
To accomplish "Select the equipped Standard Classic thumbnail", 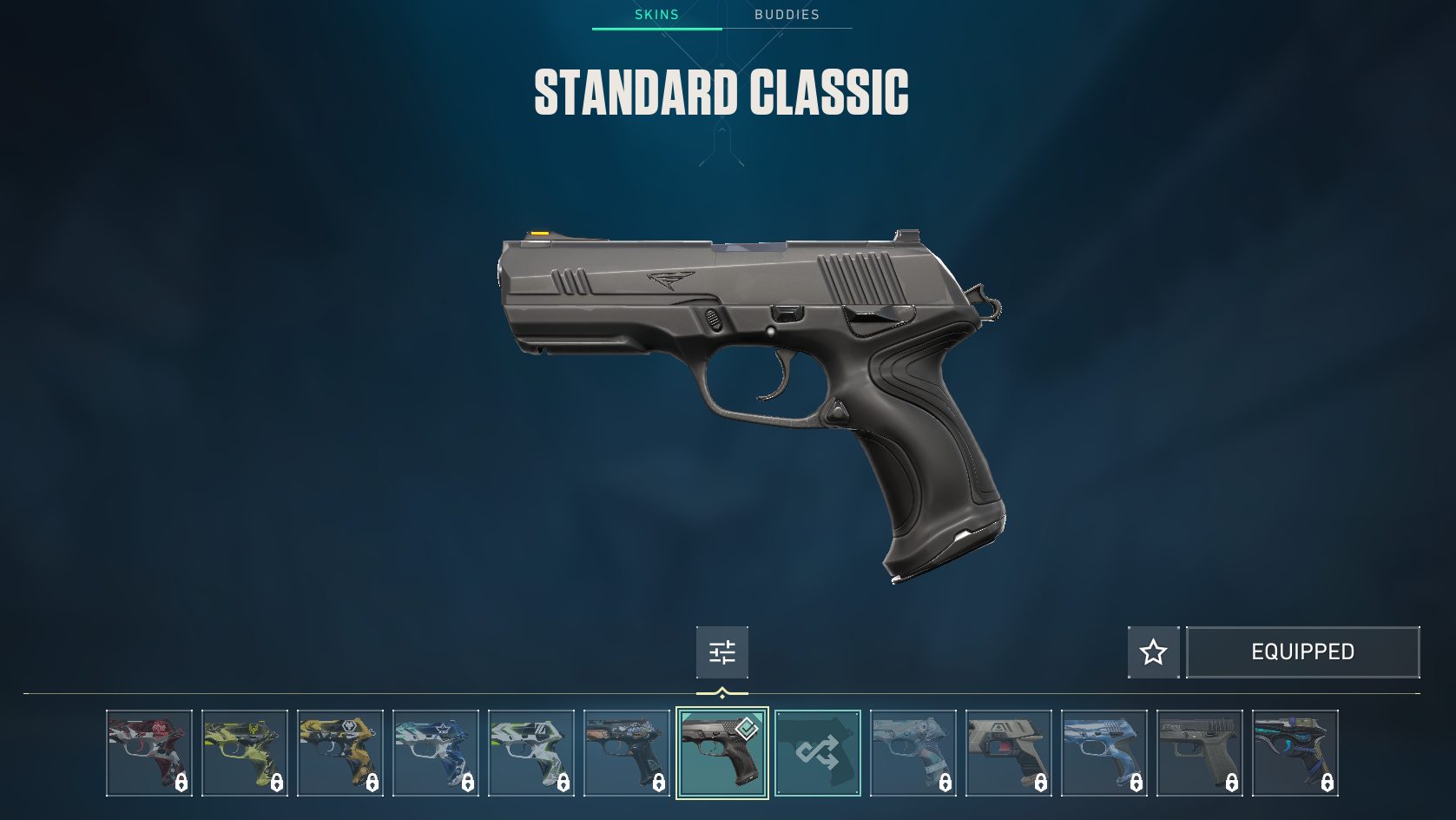I will pos(722,753).
